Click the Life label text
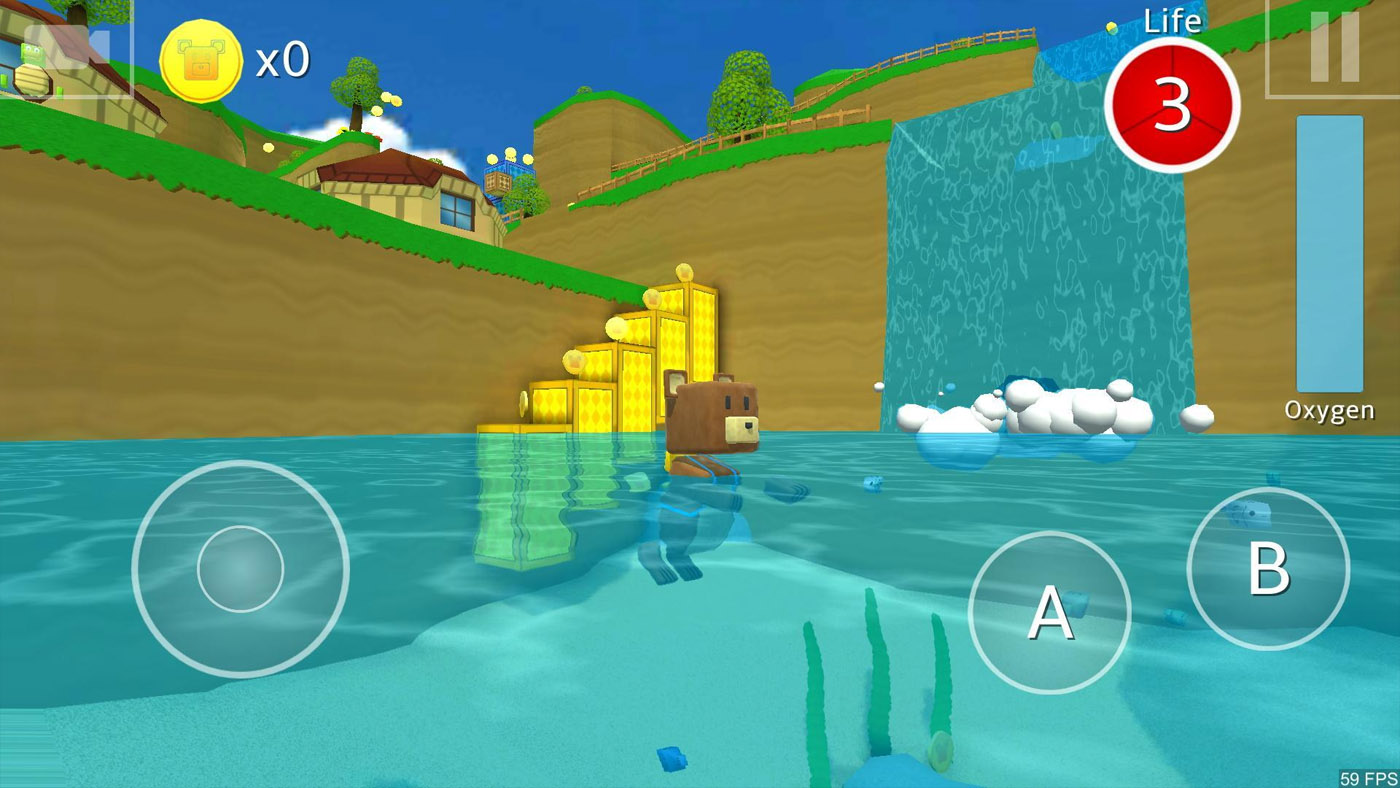Screen dimensions: 1400x788 (x=1172, y=20)
